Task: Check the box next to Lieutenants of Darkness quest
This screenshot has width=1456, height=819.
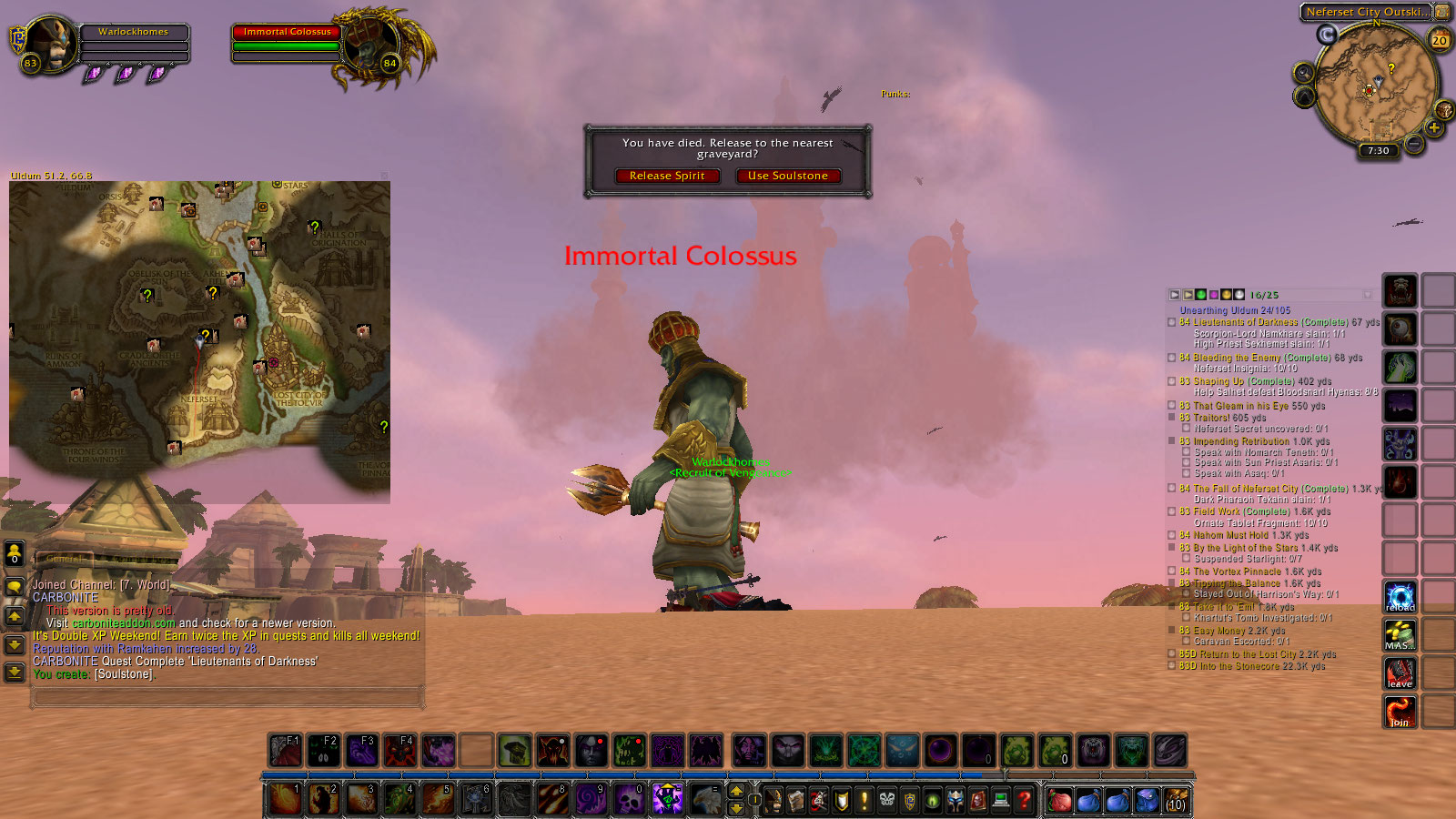Action: [x=1172, y=322]
